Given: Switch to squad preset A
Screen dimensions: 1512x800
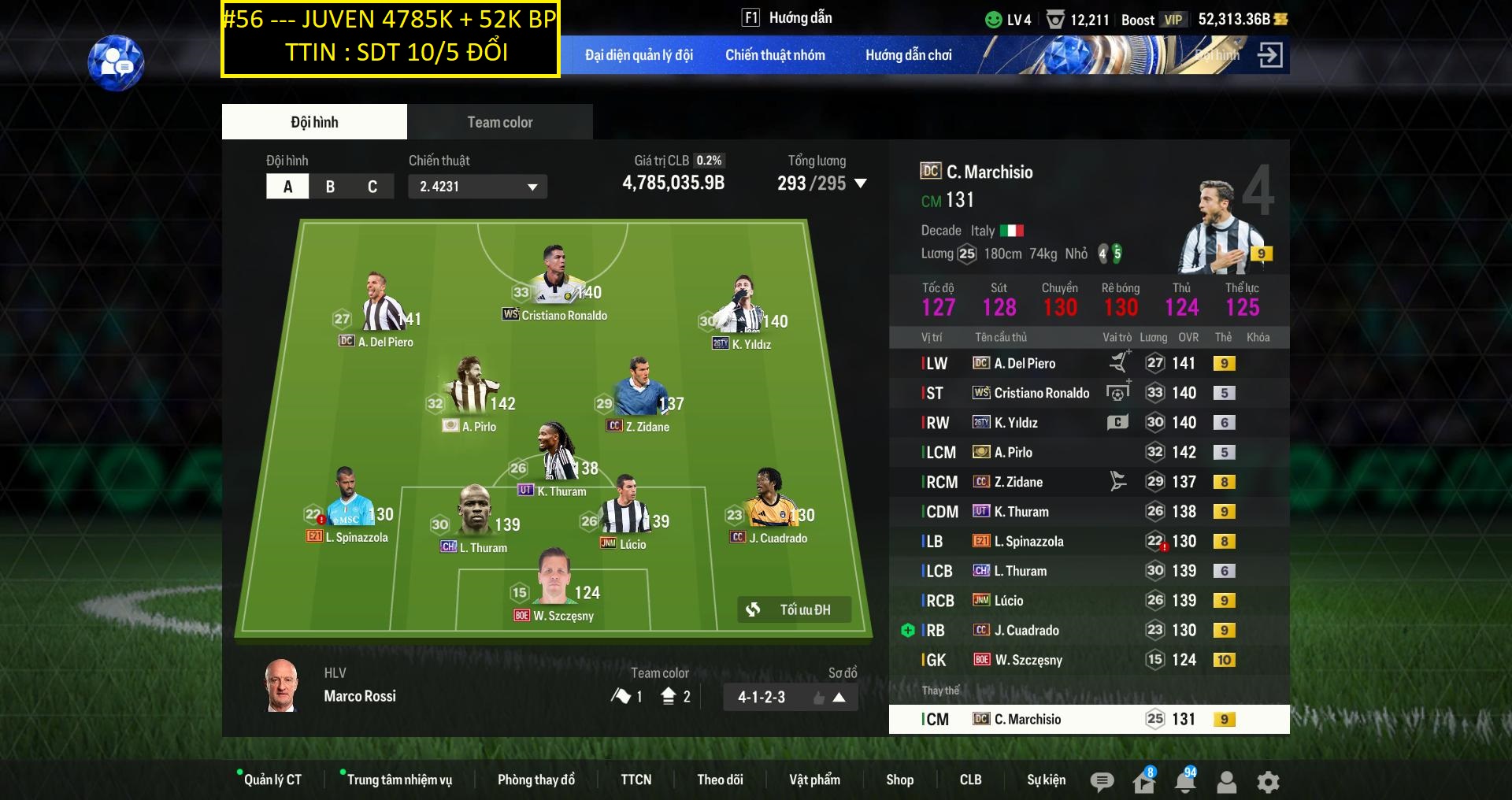Looking at the screenshot, I should tap(287, 186).
